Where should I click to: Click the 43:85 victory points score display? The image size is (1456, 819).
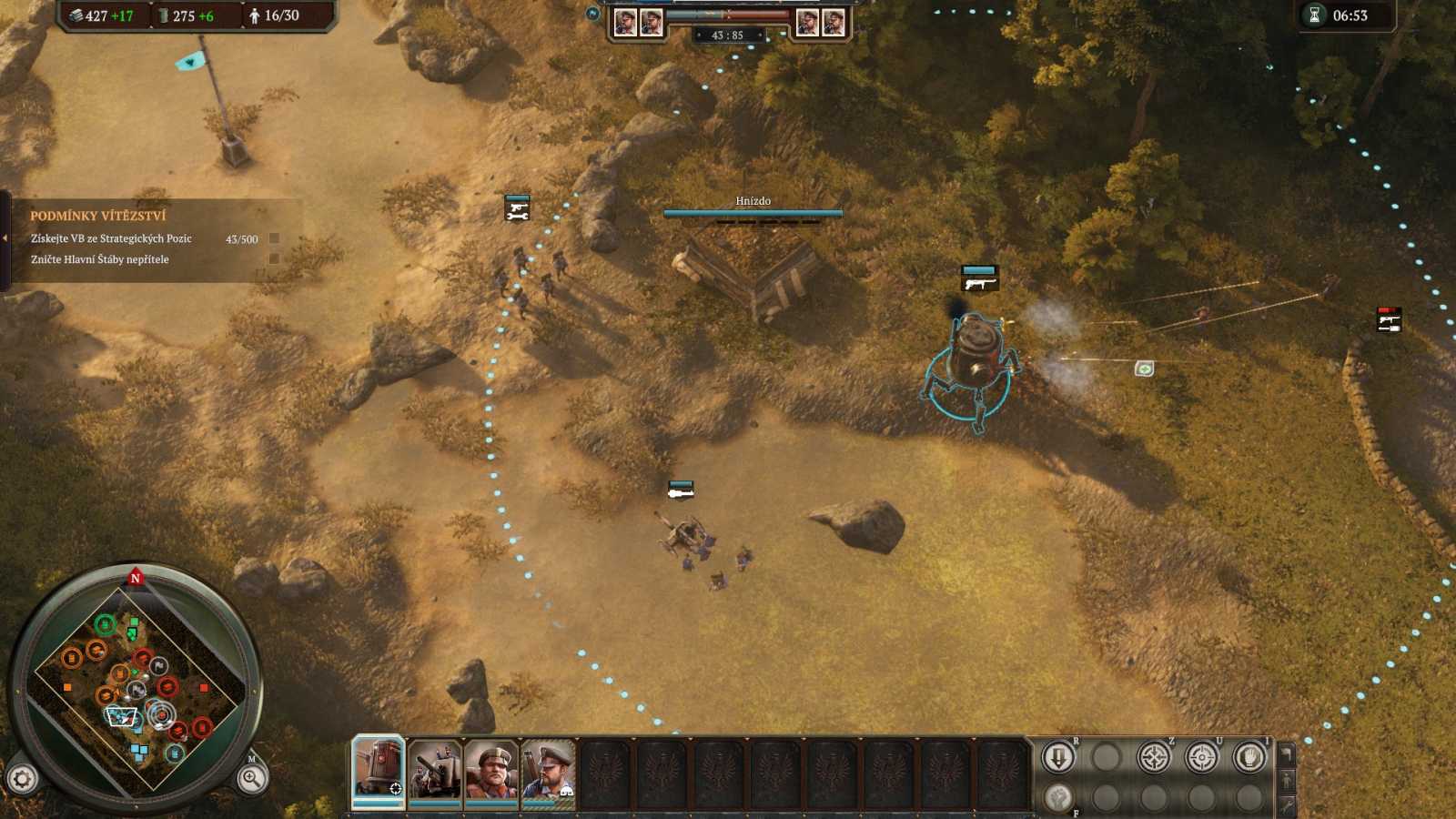coord(728,36)
